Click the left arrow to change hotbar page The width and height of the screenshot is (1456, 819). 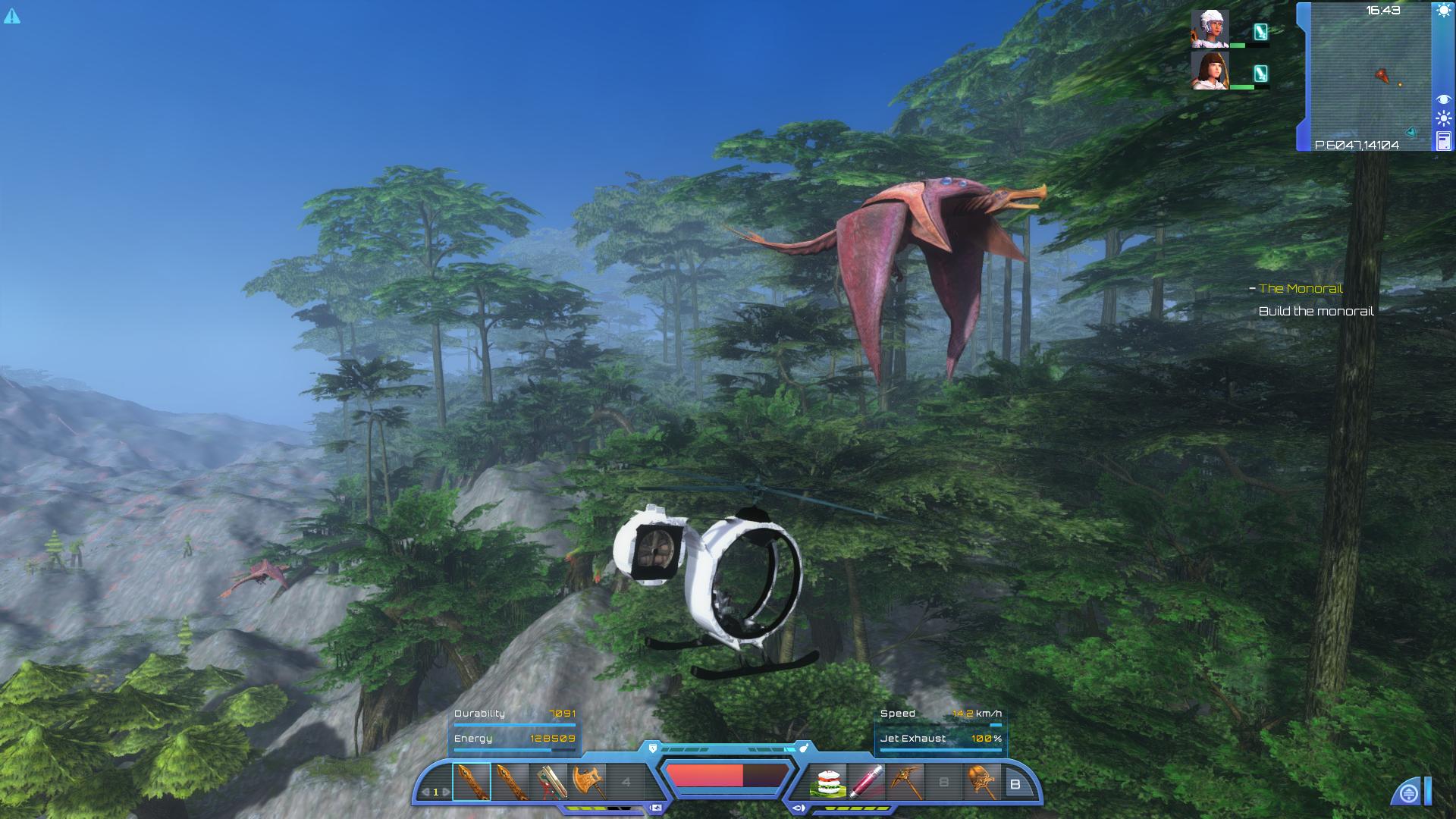pos(426,791)
